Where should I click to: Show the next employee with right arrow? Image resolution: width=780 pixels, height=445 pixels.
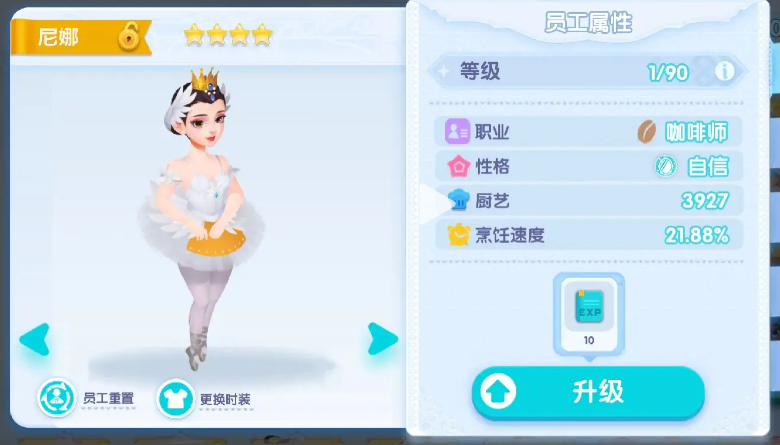tap(382, 339)
